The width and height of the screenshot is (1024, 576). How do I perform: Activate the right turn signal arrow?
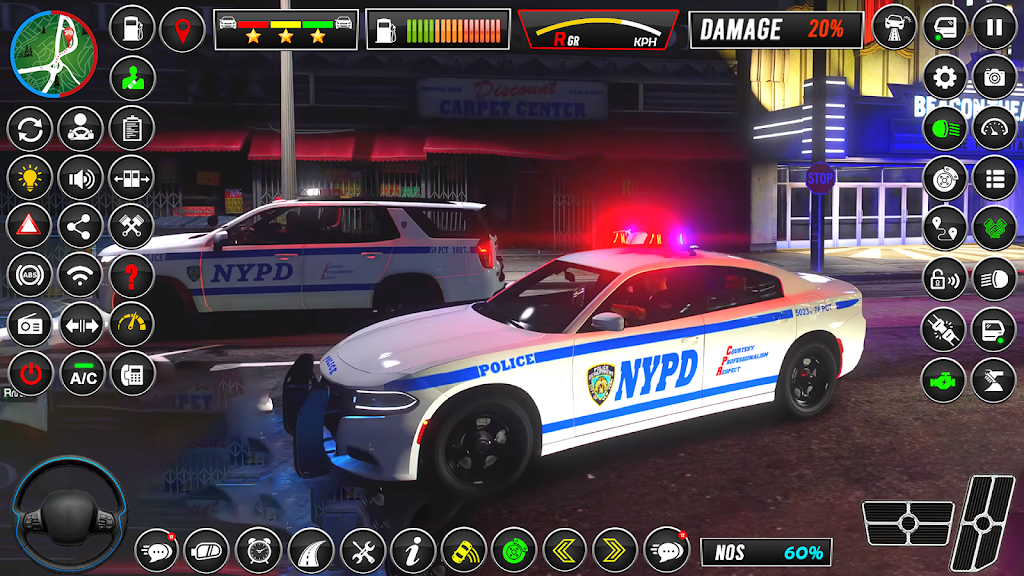coord(614,549)
